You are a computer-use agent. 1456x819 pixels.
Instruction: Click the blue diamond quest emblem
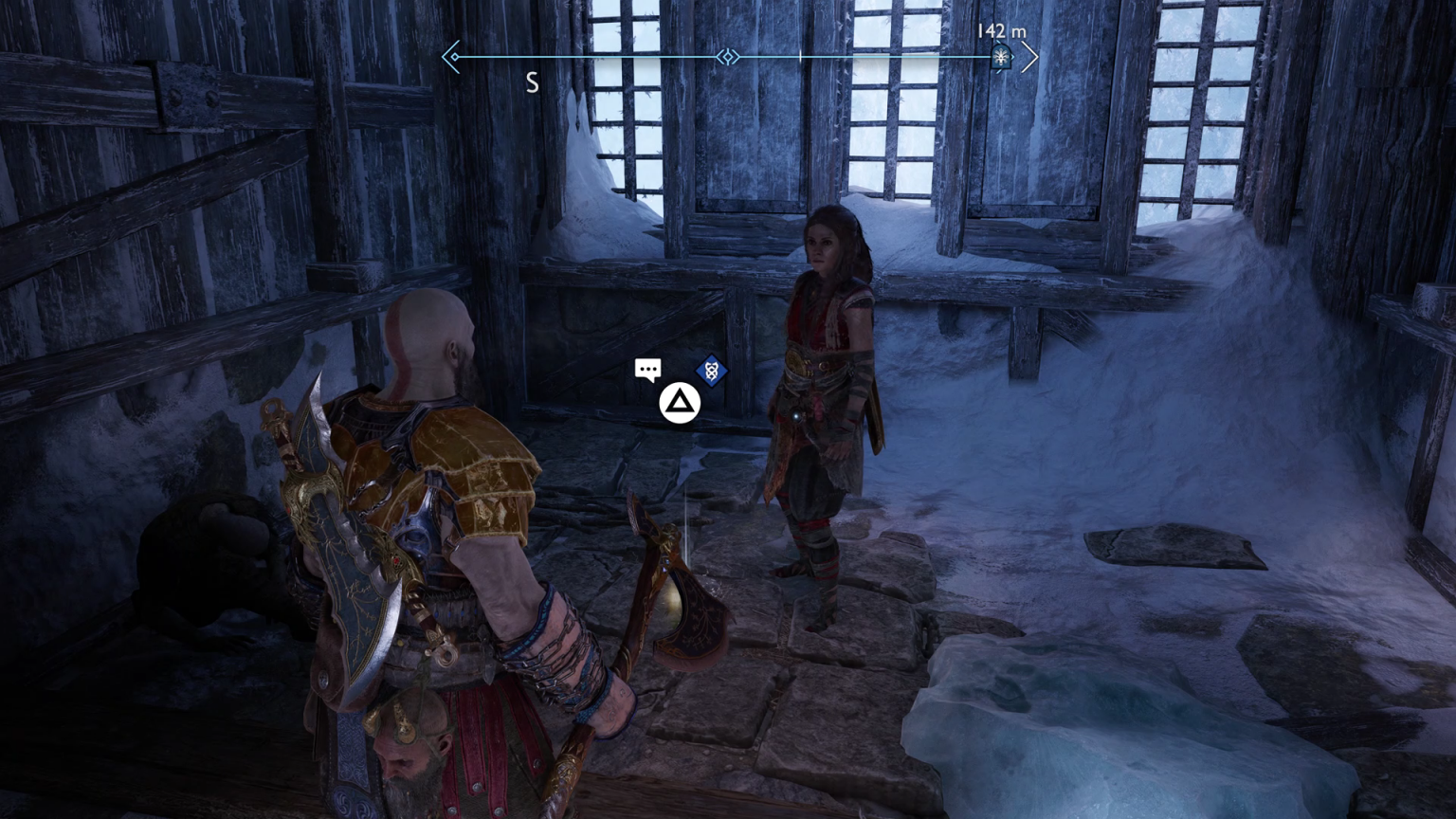[710, 372]
